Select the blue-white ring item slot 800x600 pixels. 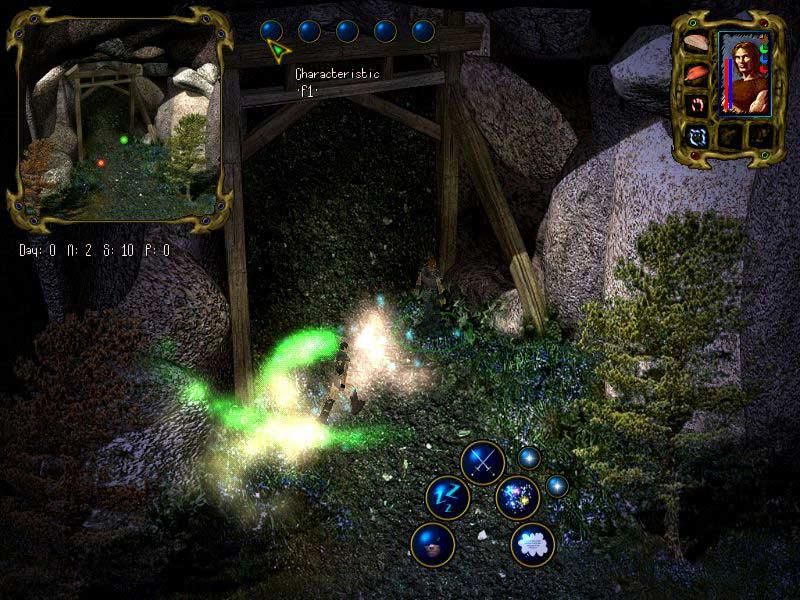695,134
